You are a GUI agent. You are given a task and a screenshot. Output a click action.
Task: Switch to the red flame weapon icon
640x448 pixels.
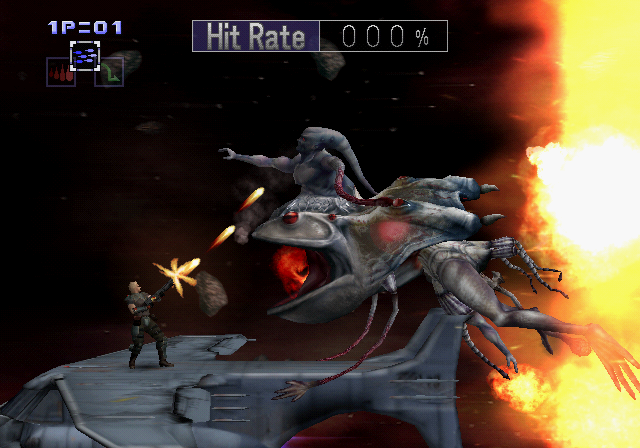60,73
